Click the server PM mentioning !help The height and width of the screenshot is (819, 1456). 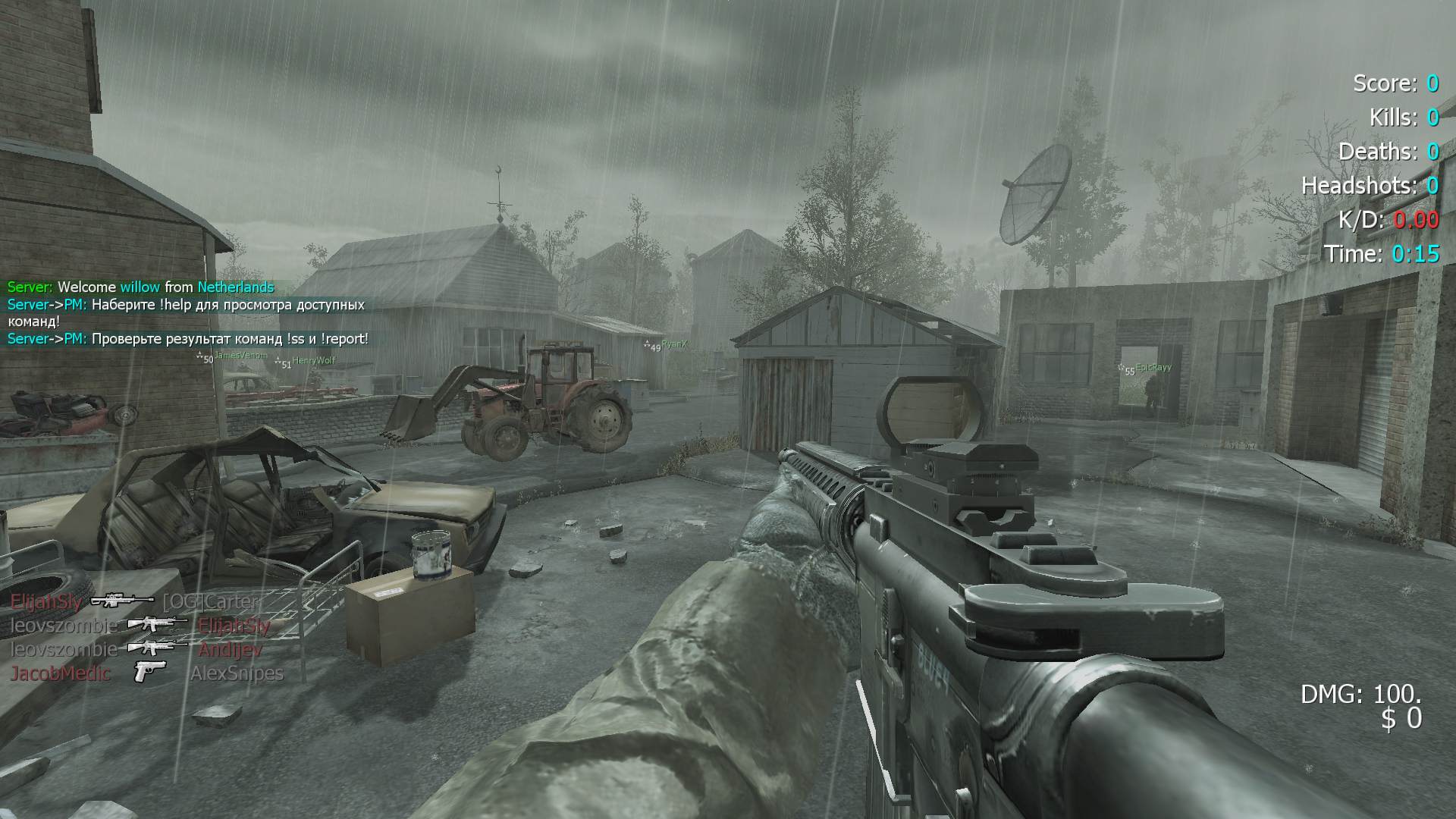pyautogui.click(x=186, y=313)
